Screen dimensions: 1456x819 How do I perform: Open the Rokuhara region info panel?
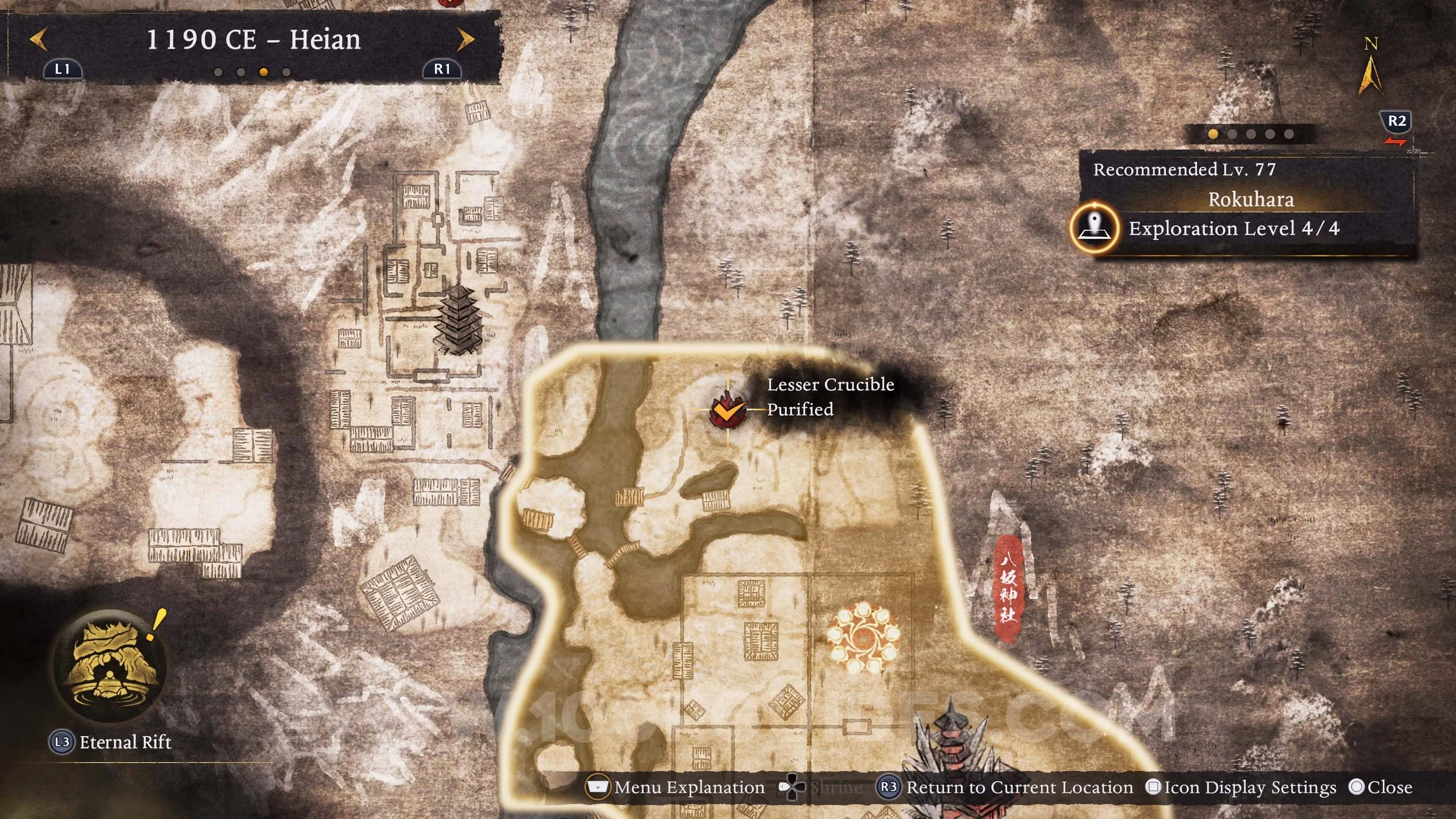coord(1250,200)
